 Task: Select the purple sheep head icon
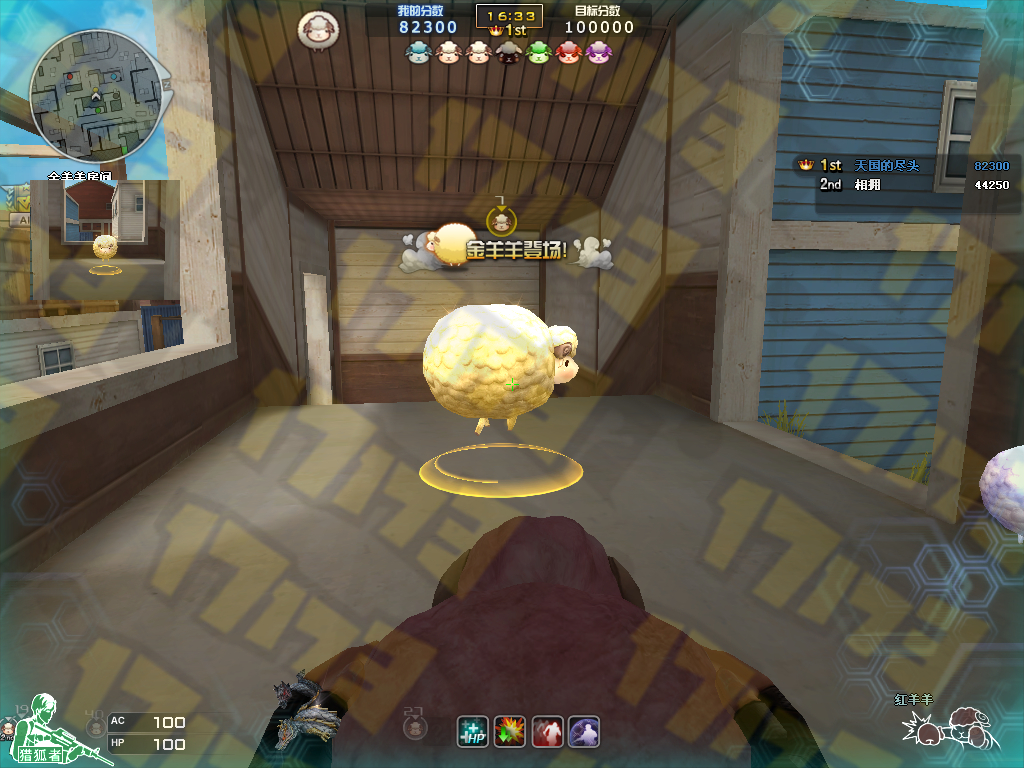click(599, 52)
